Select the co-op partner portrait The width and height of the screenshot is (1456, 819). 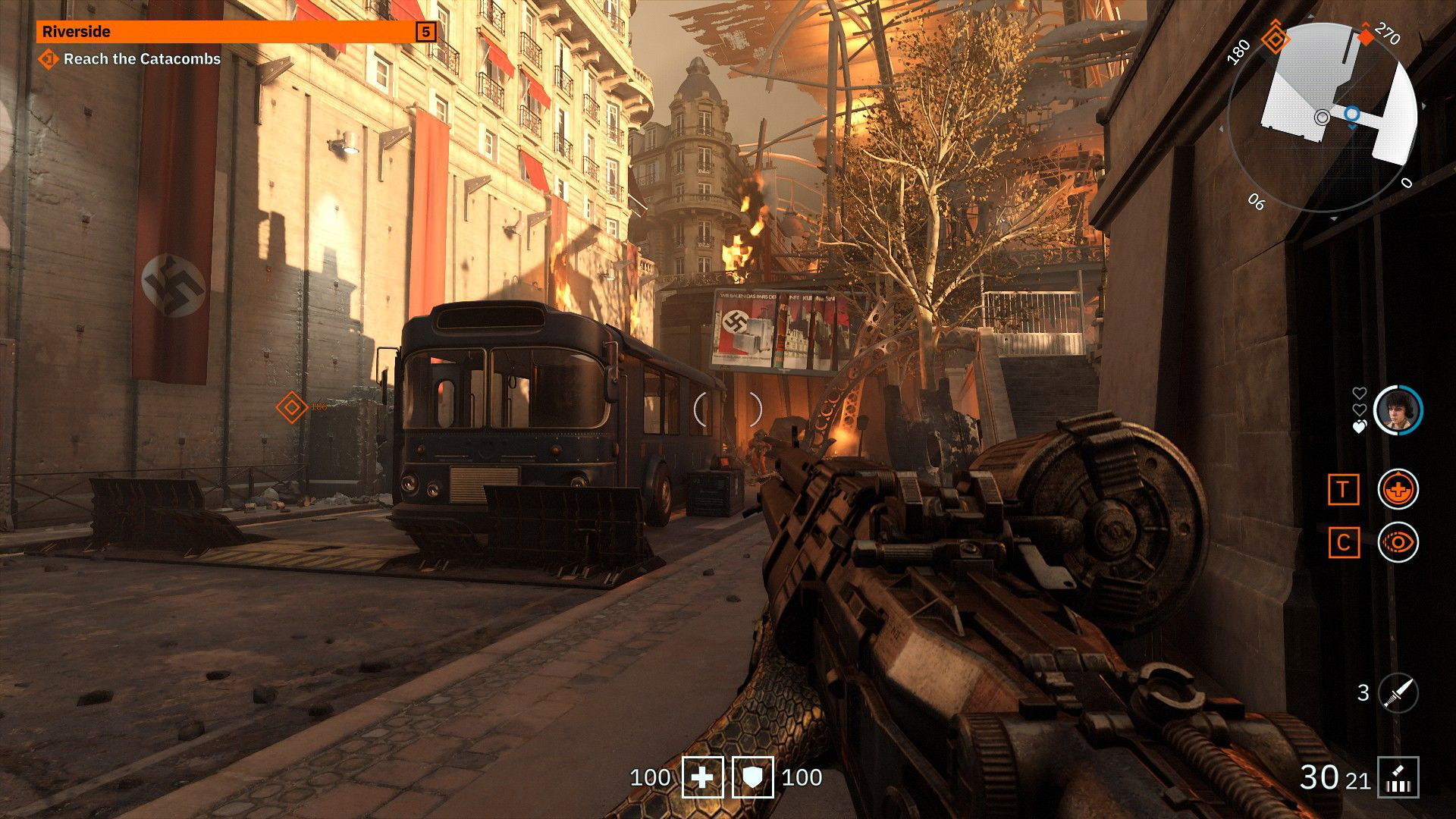pyautogui.click(x=1398, y=410)
